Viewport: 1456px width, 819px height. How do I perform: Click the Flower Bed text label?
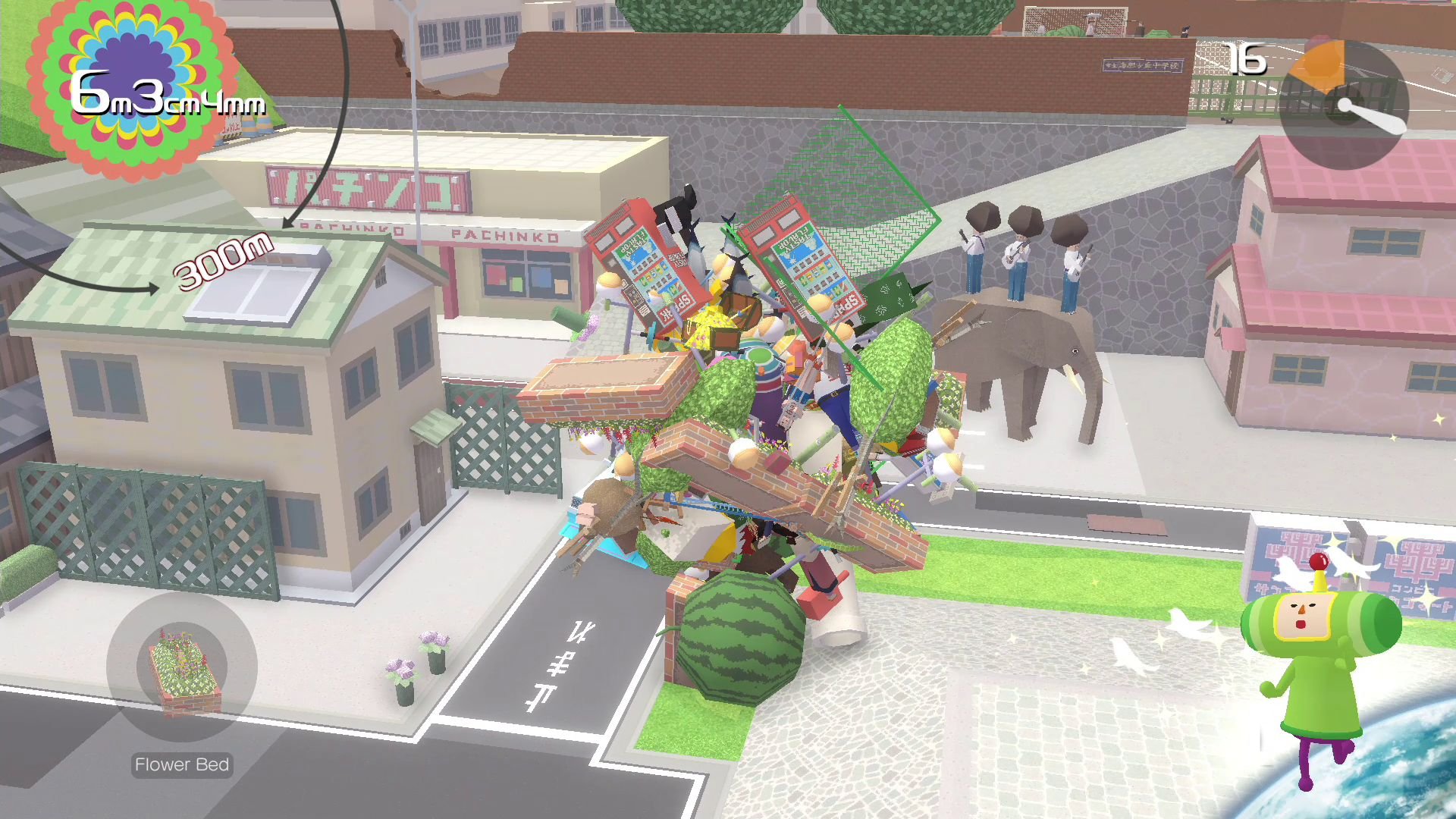181,764
